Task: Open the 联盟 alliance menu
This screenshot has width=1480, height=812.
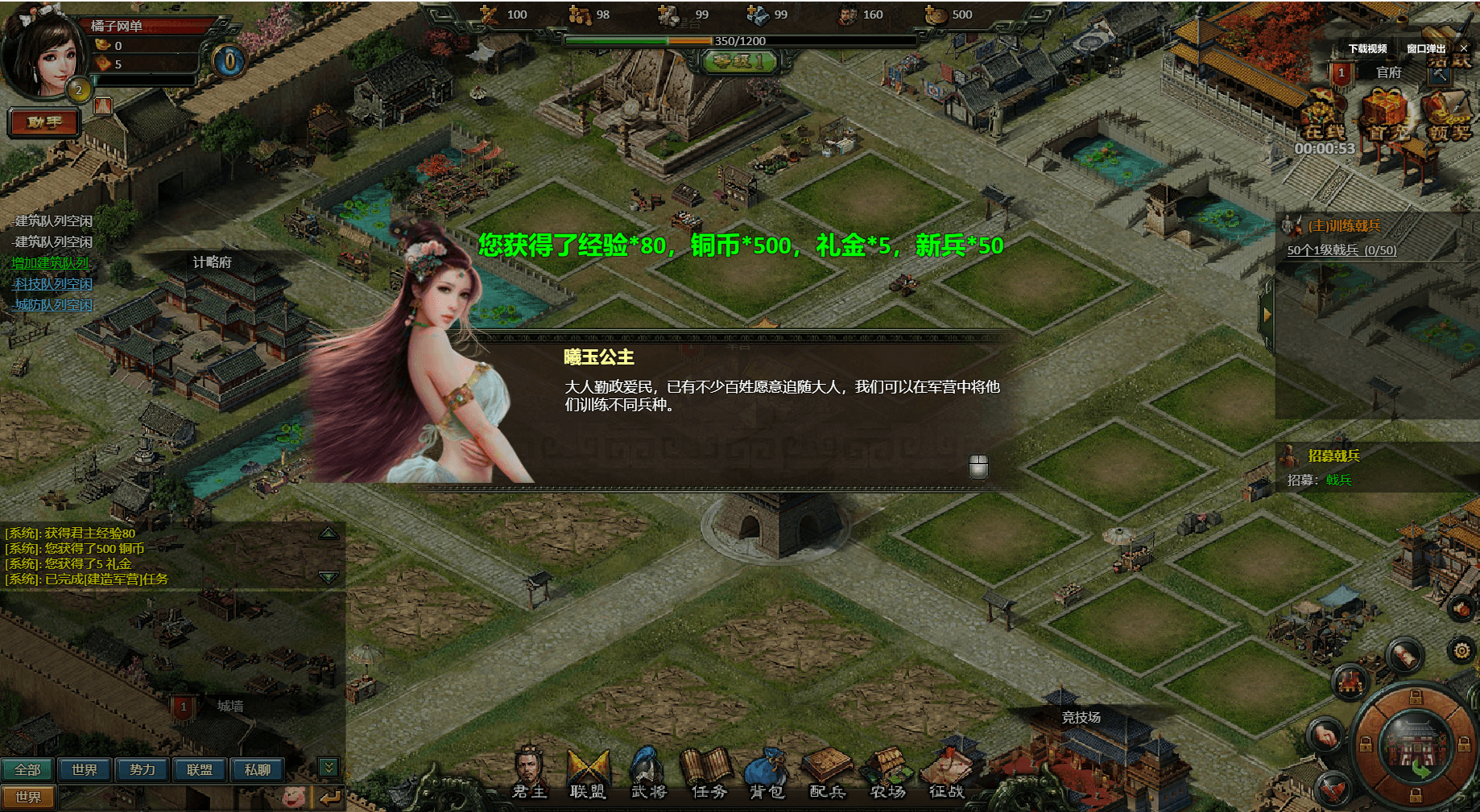Action: (588, 773)
